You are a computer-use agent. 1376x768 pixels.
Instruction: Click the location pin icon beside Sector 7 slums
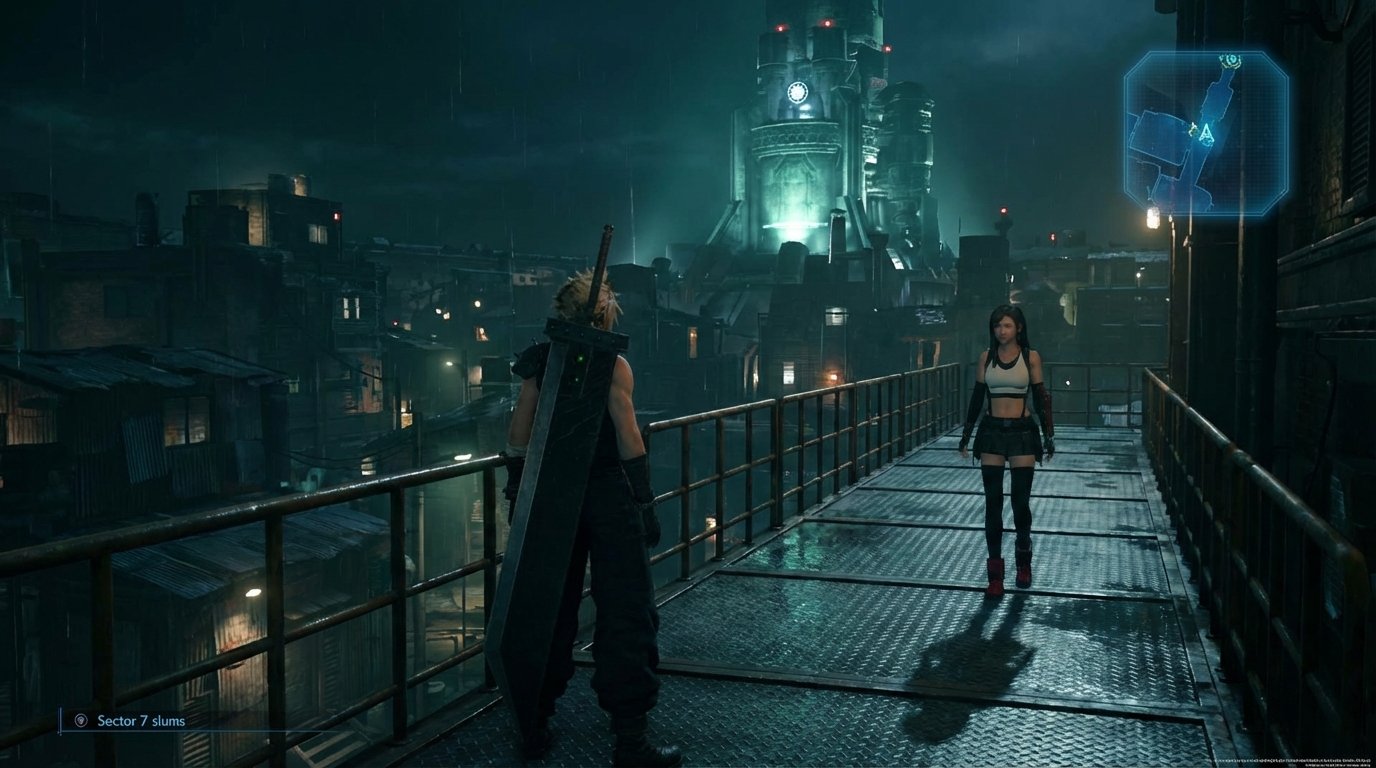click(x=81, y=720)
